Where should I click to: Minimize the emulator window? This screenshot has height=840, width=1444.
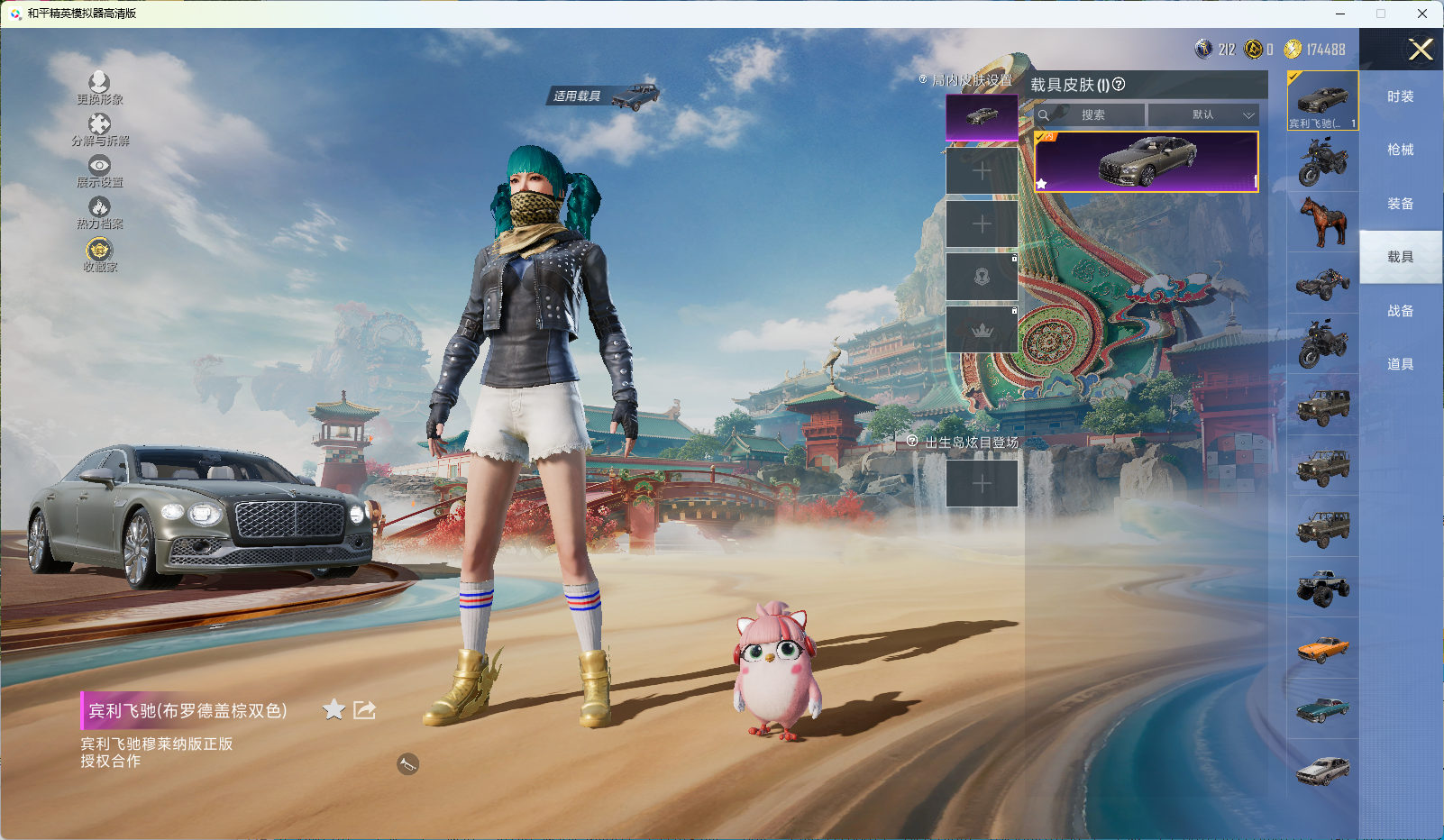pos(1340,14)
